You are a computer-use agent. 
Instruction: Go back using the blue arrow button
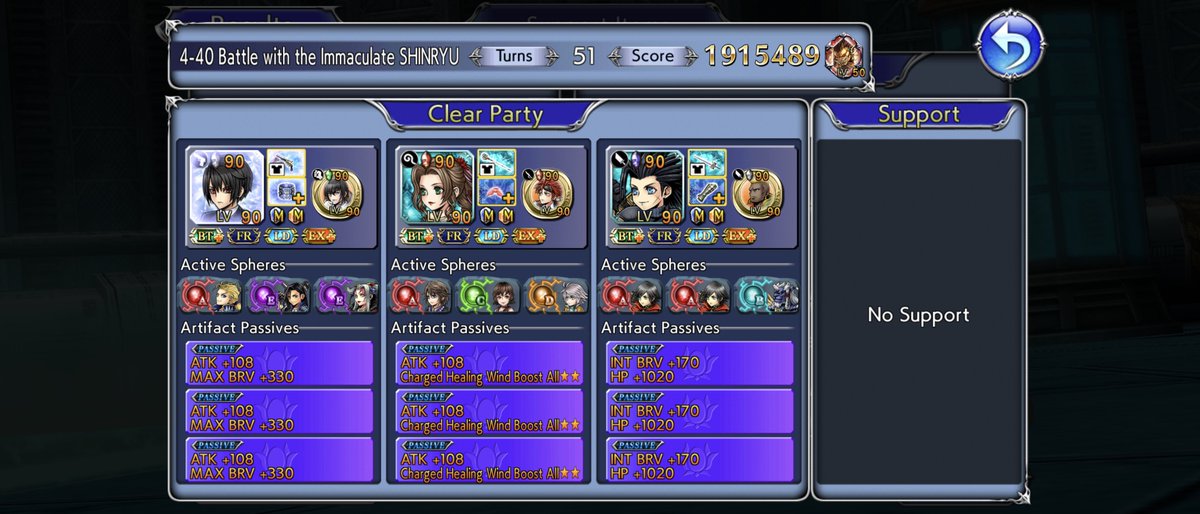coord(1010,45)
